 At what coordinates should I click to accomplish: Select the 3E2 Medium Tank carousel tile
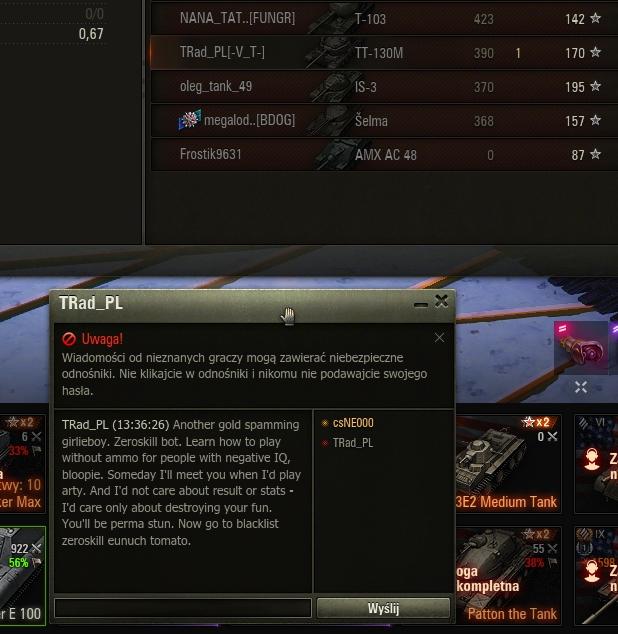[507, 465]
